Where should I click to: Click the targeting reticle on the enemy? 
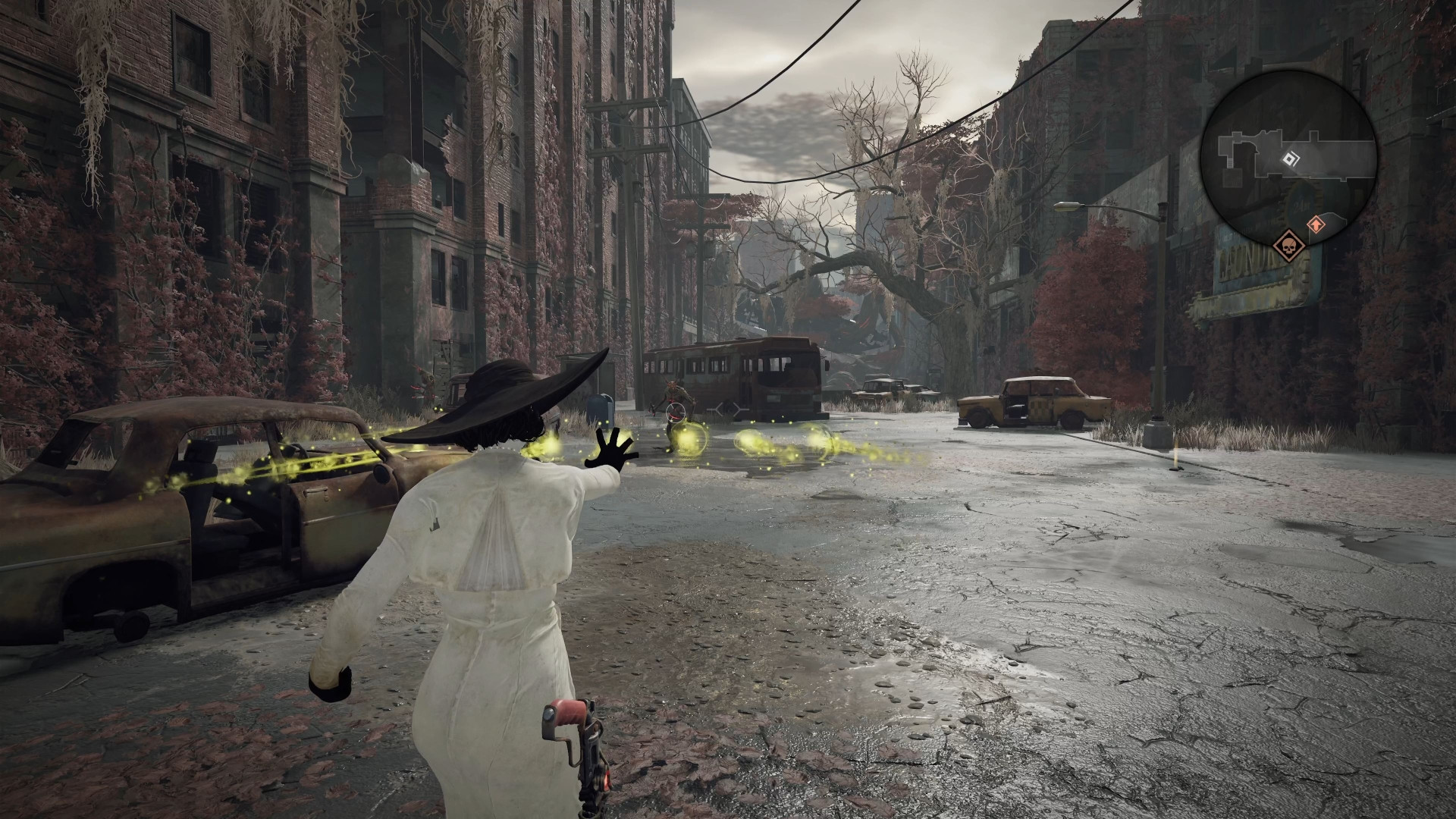[676, 412]
